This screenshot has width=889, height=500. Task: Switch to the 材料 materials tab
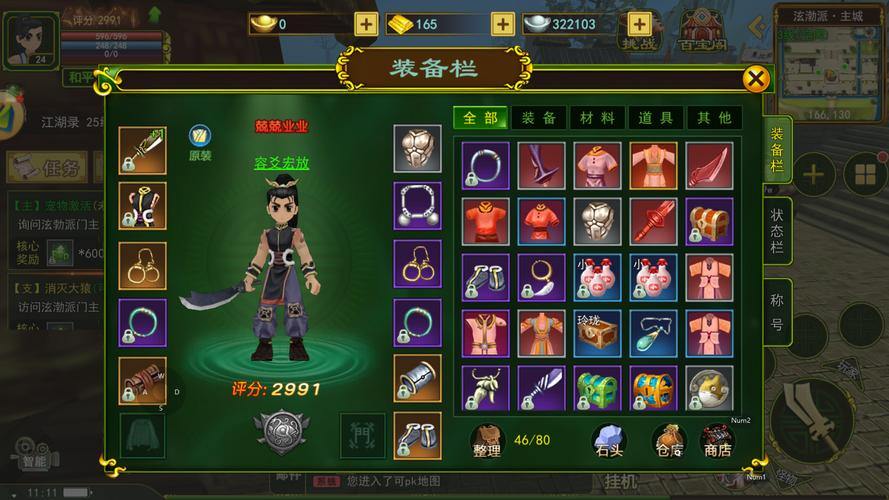click(x=598, y=118)
